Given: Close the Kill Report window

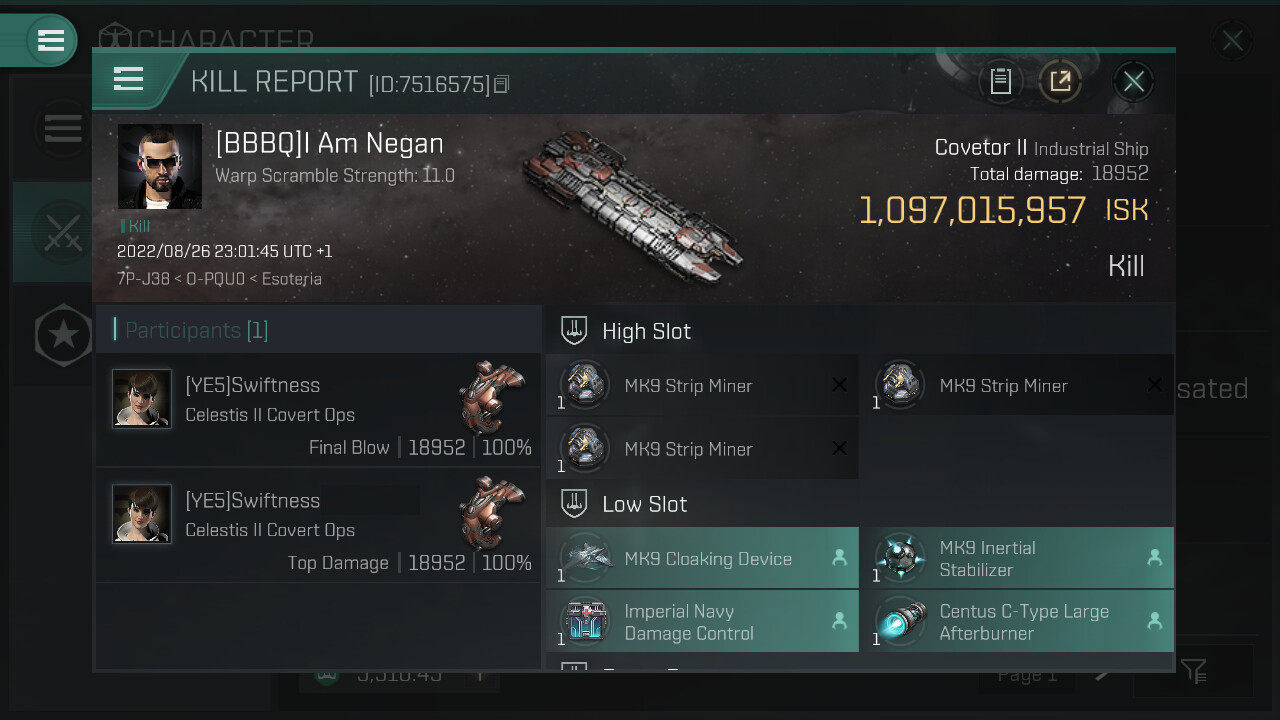Looking at the screenshot, I should point(1133,82).
